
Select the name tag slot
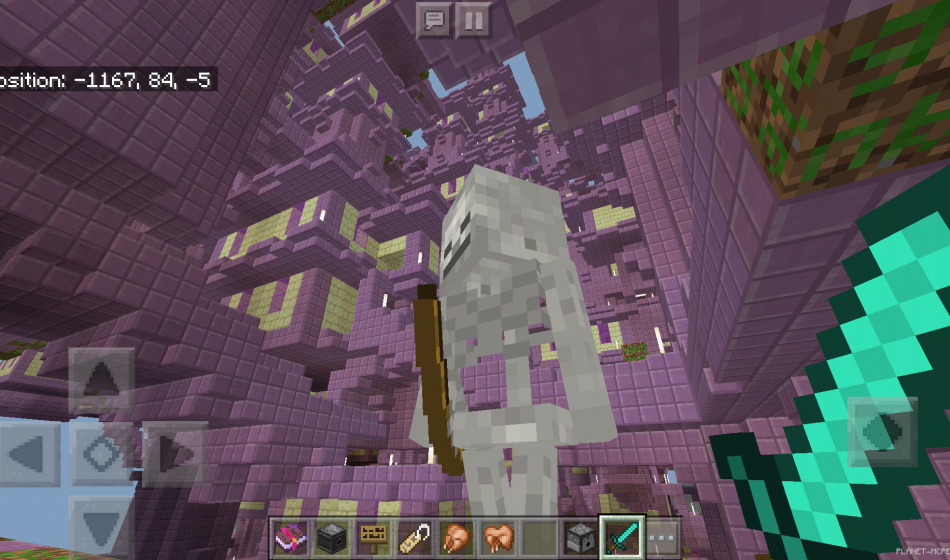[414, 539]
